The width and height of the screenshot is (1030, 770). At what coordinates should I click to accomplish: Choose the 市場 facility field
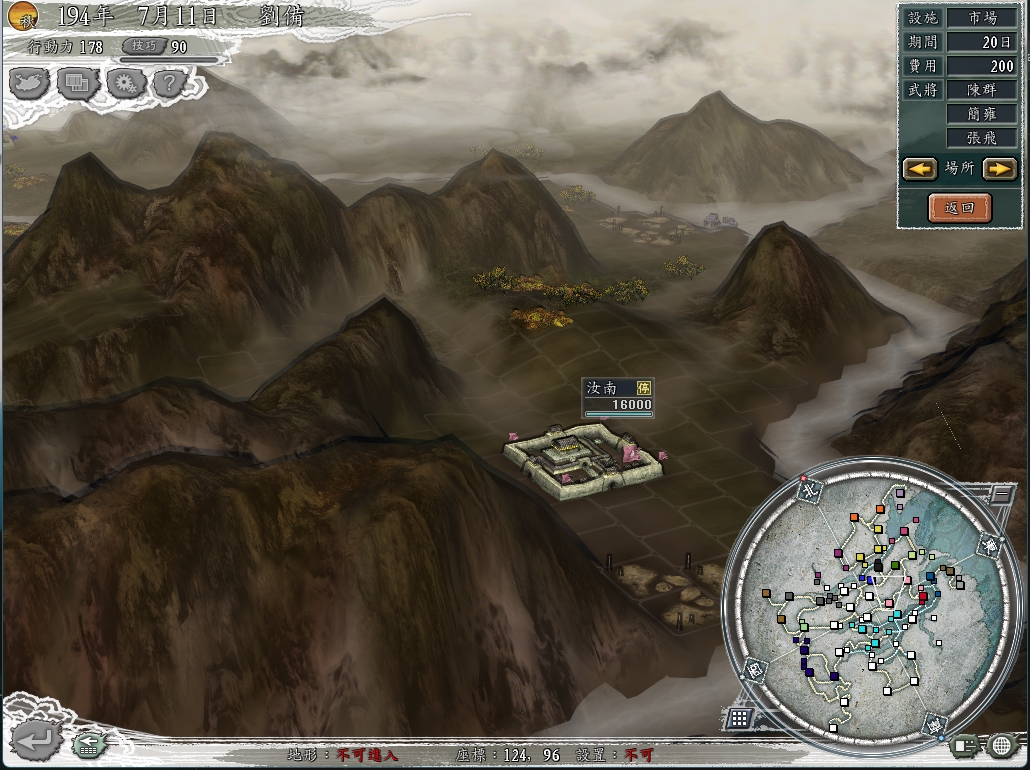tap(981, 18)
